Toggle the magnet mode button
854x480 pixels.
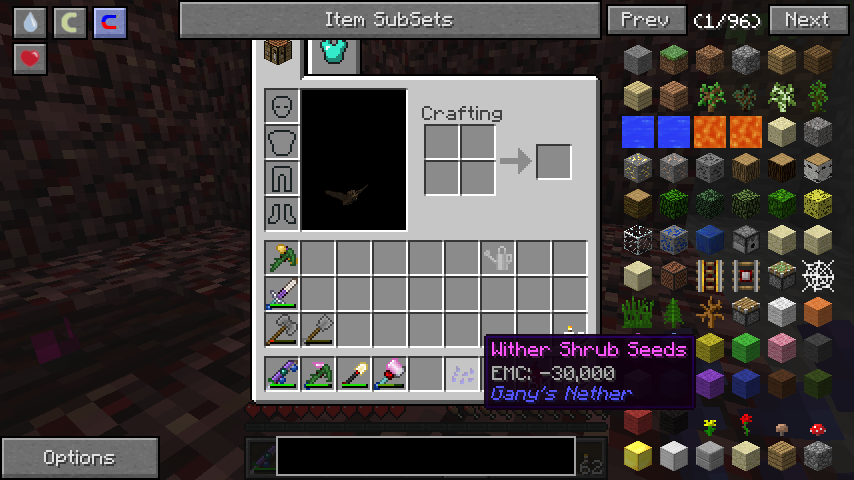coord(107,23)
